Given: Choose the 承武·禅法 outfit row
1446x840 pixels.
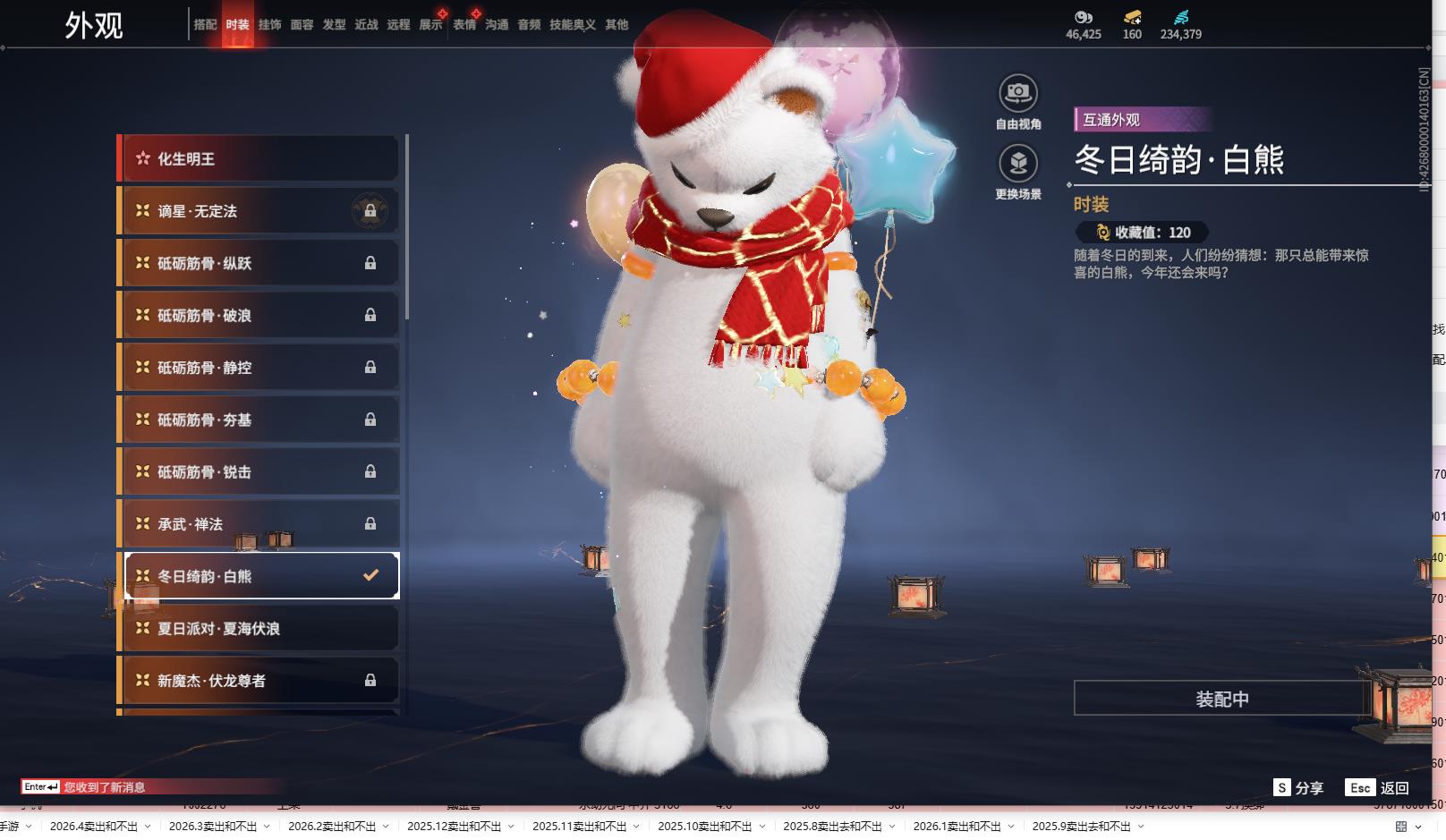Looking at the screenshot, I should point(258,524).
